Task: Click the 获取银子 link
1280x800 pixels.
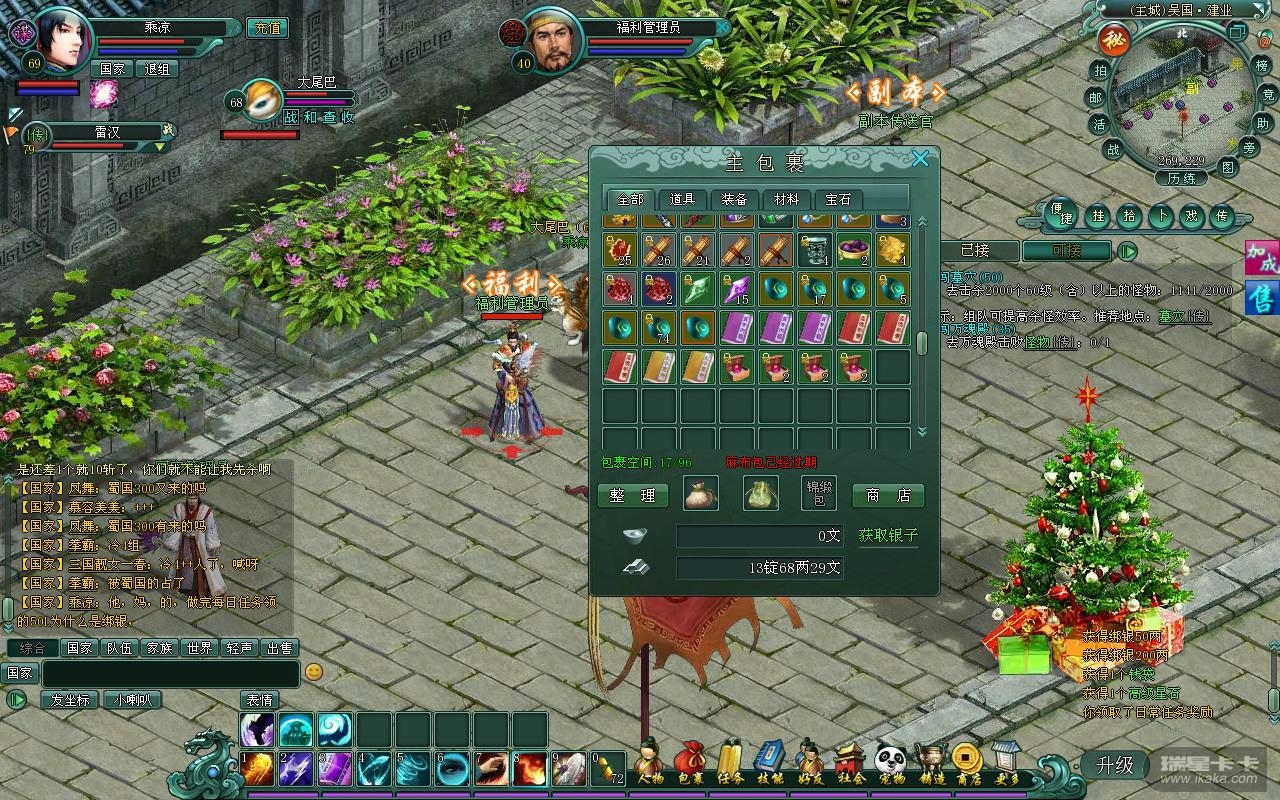Action: [x=888, y=536]
